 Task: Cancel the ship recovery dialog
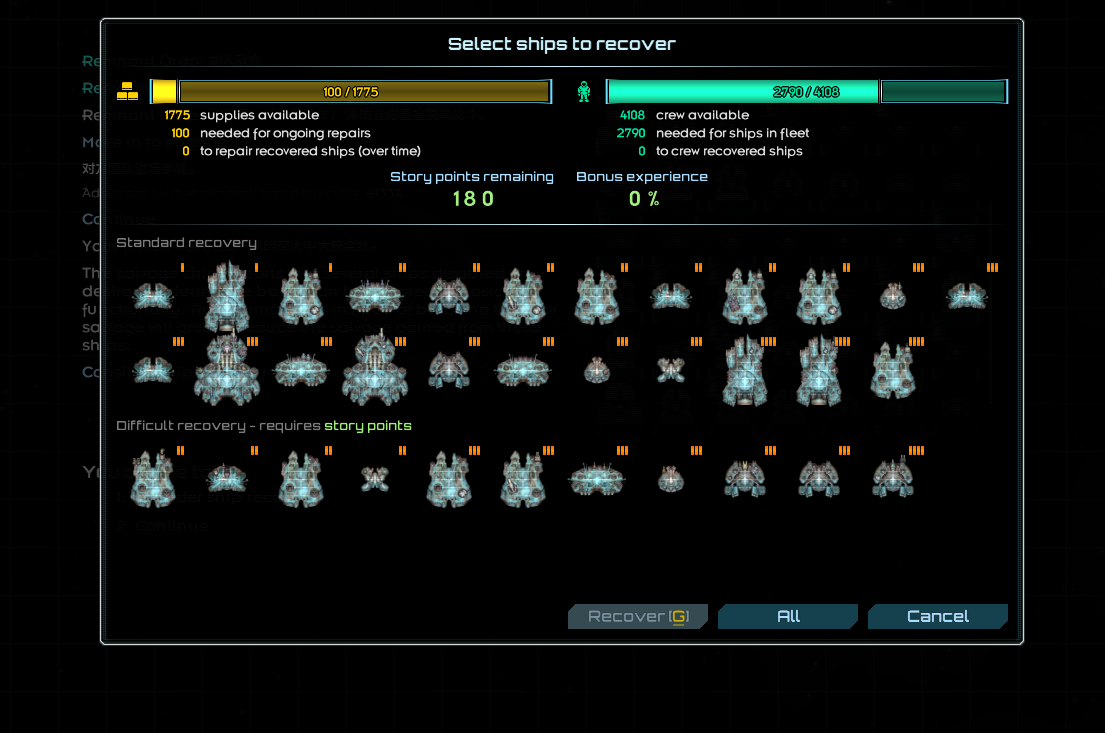coord(937,616)
